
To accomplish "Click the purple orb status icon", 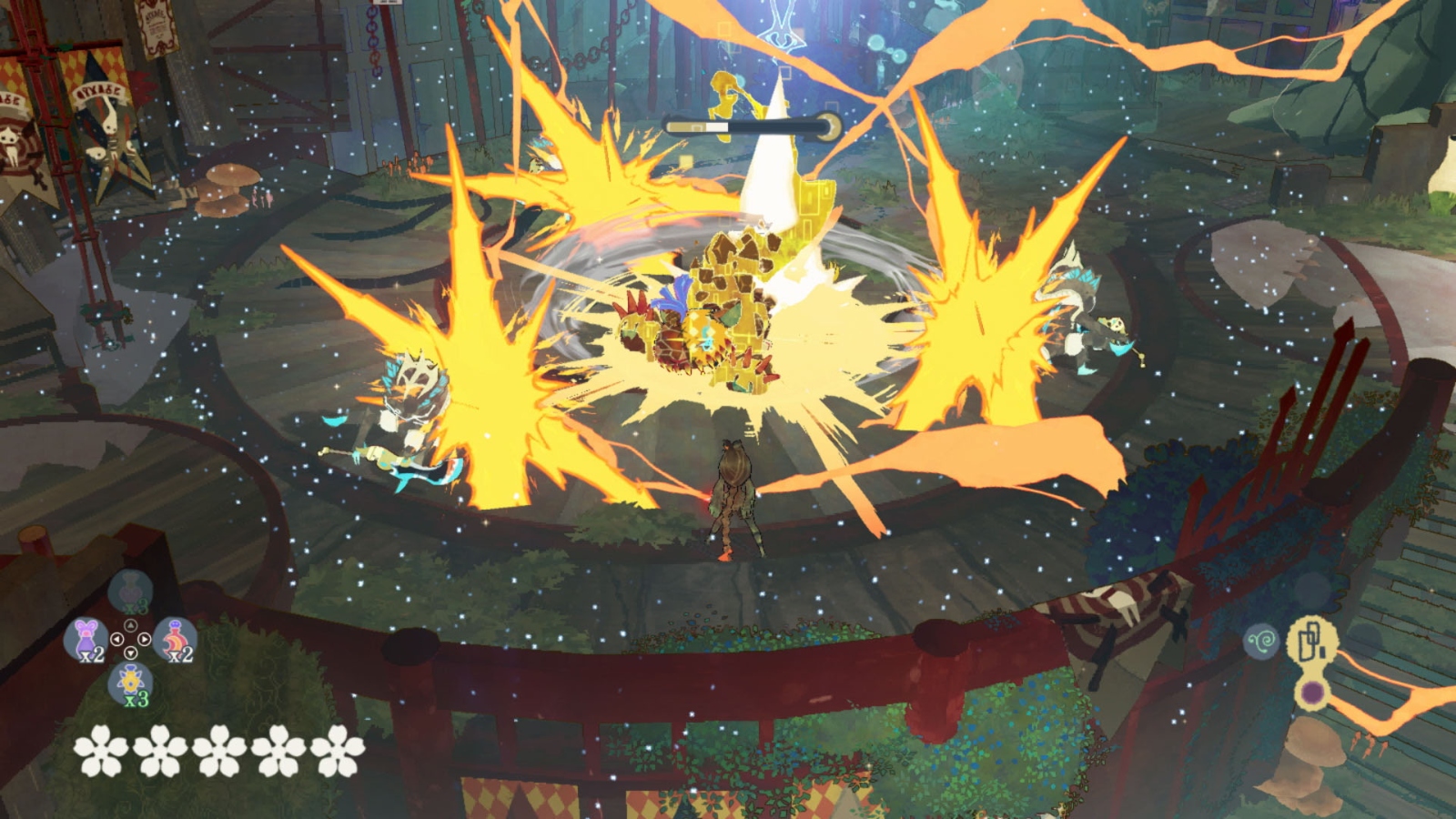I will pyautogui.click(x=1313, y=693).
